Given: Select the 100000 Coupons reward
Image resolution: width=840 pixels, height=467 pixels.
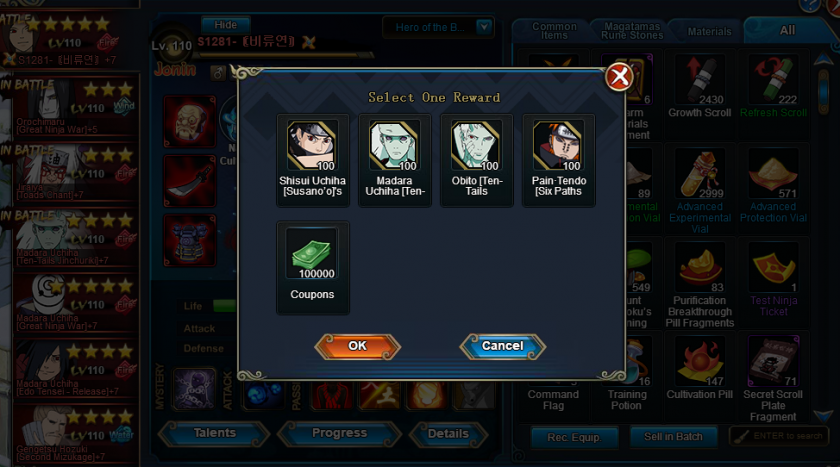Looking at the screenshot, I should click(x=313, y=254).
